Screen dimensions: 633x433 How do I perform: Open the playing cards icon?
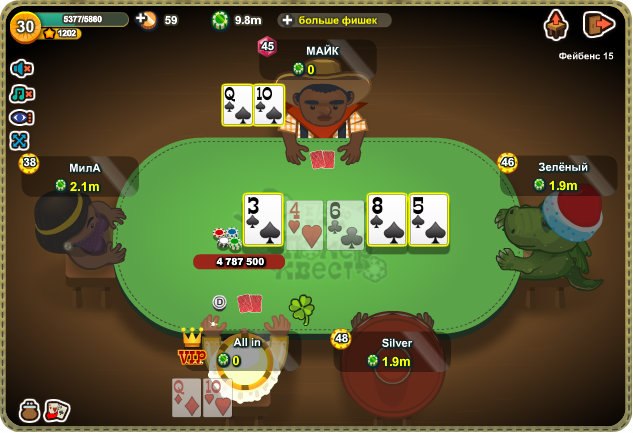click(57, 410)
